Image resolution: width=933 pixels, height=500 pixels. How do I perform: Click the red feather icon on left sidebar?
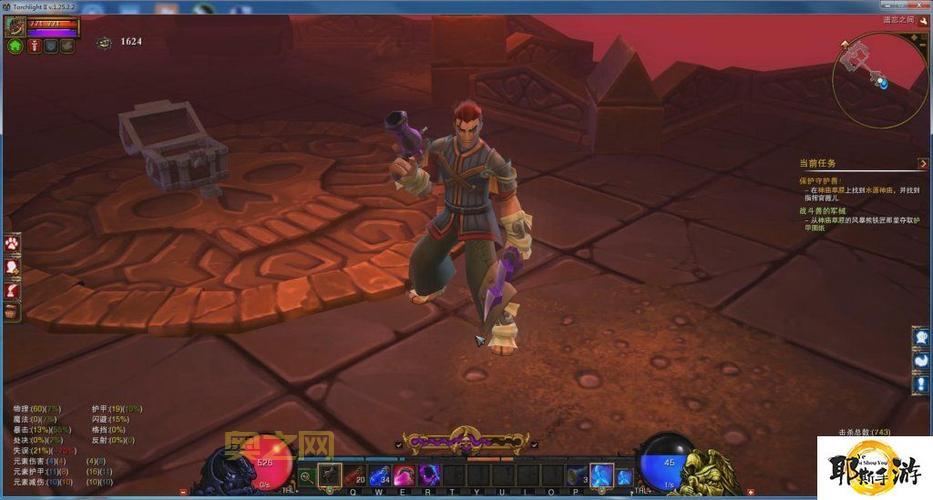coord(12,289)
